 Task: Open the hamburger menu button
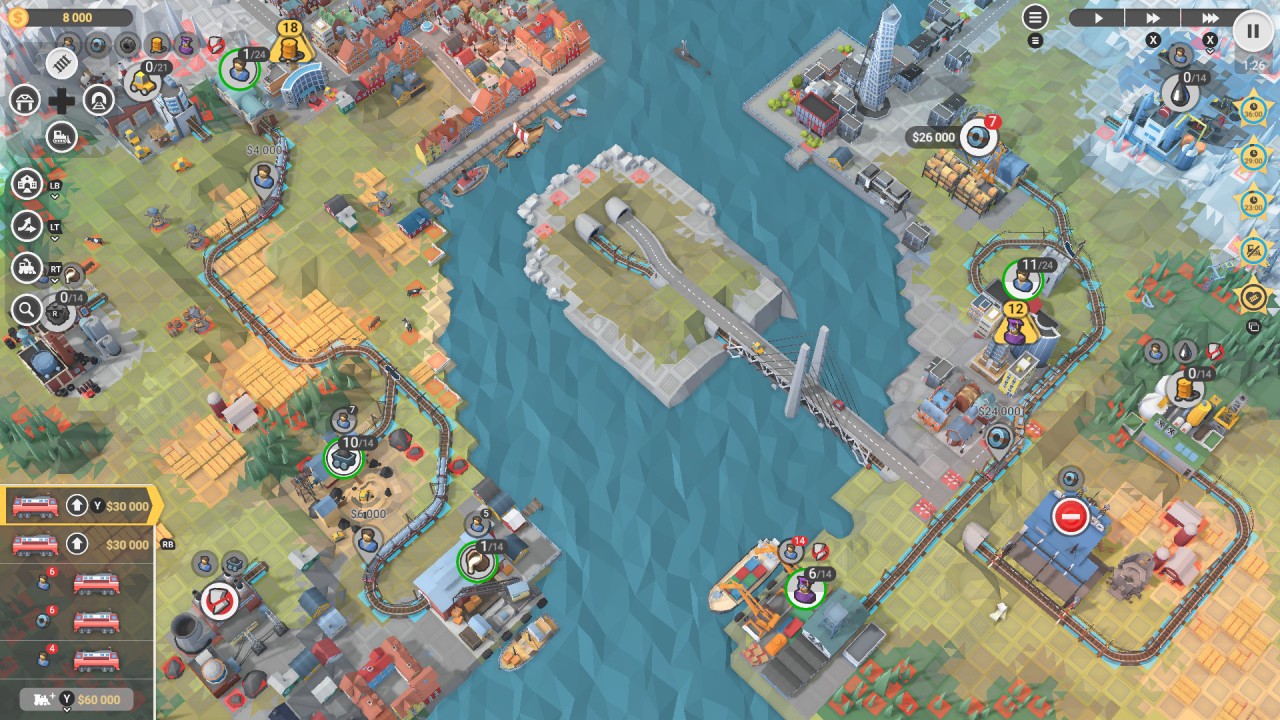1035,17
